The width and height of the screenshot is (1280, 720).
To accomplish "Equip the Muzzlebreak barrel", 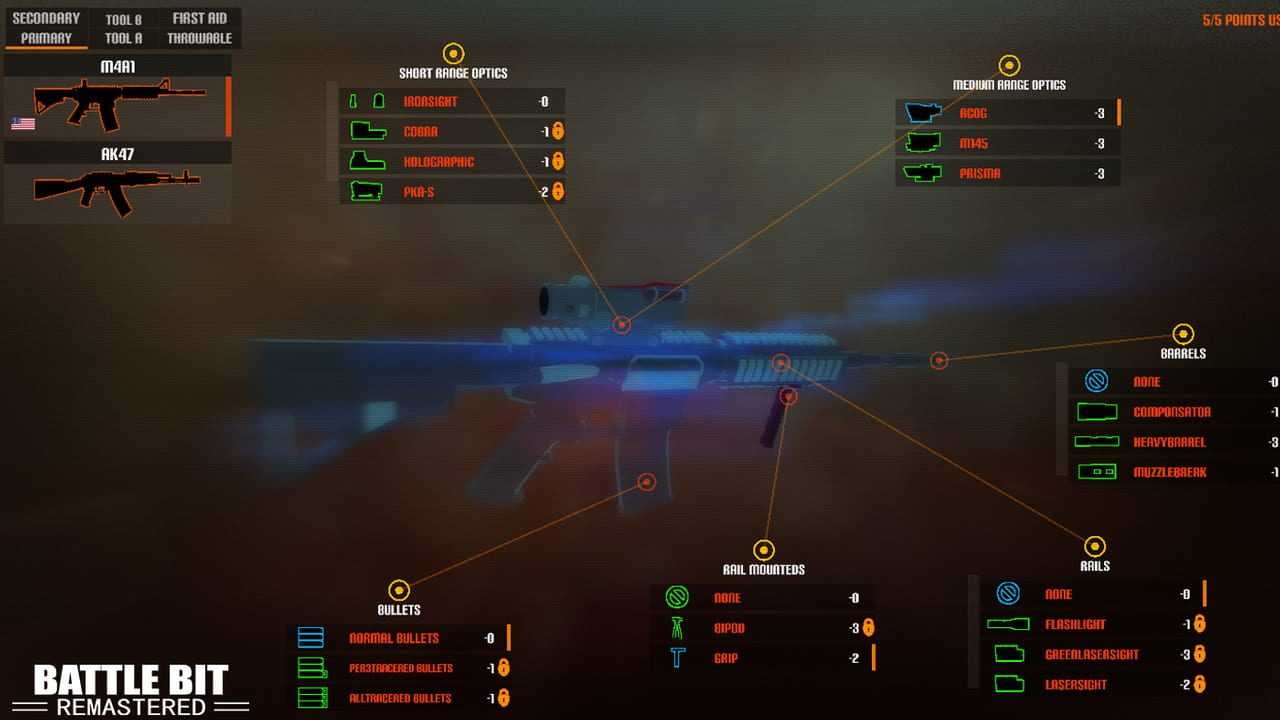I will tap(1169, 472).
